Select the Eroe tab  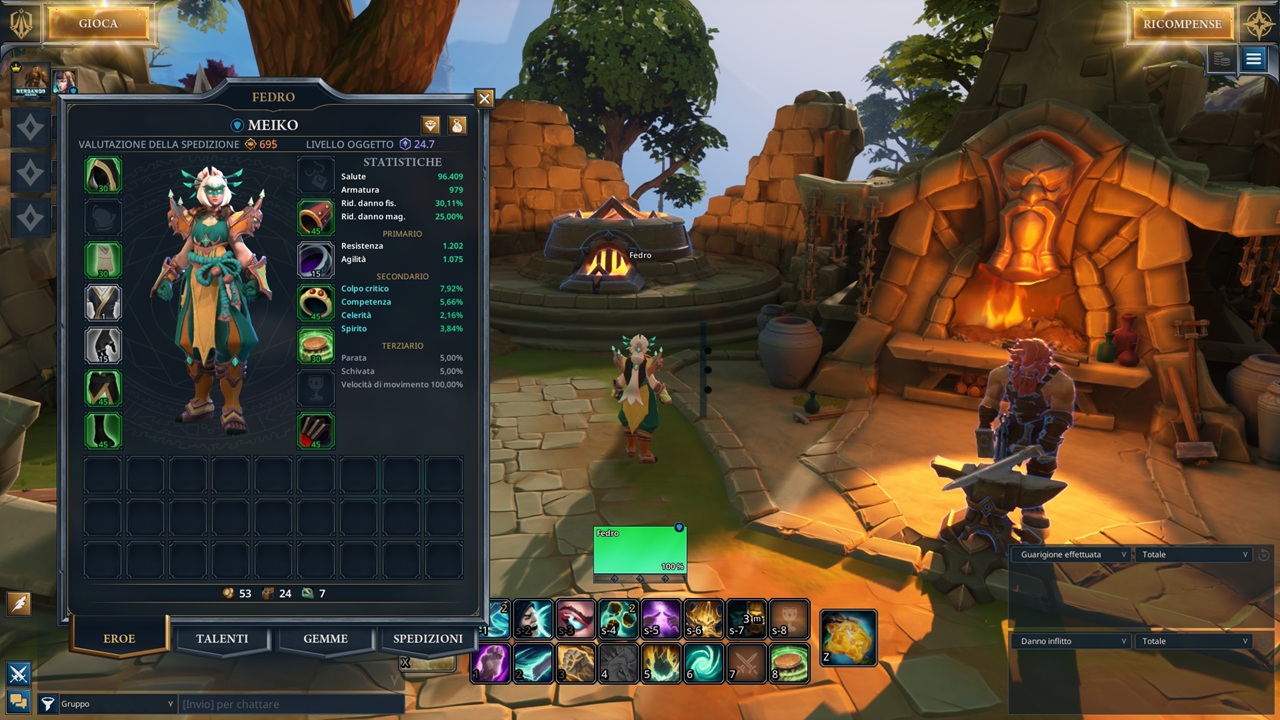pyautogui.click(x=119, y=639)
